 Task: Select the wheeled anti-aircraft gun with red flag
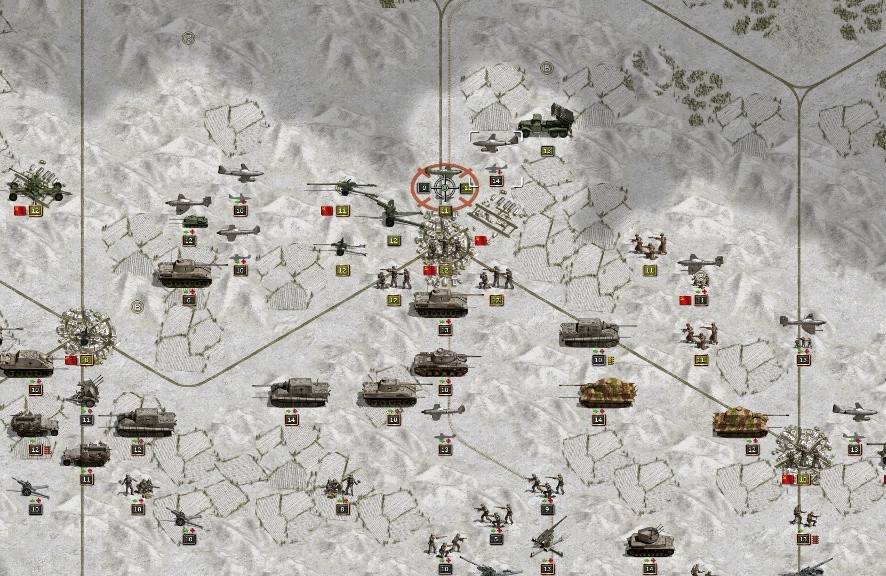[x=35, y=185]
